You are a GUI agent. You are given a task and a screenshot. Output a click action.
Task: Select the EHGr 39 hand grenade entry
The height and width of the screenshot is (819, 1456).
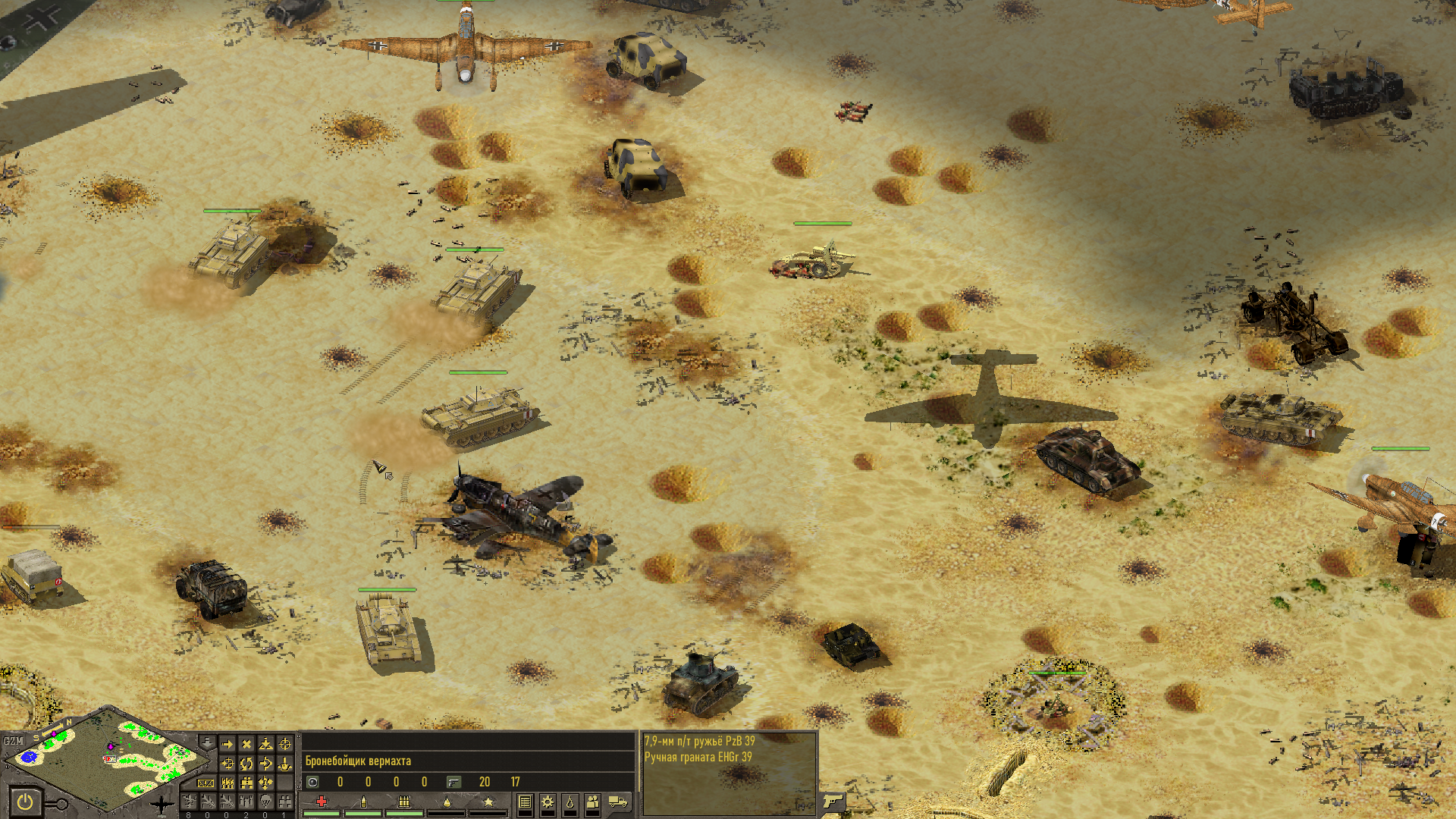698,757
